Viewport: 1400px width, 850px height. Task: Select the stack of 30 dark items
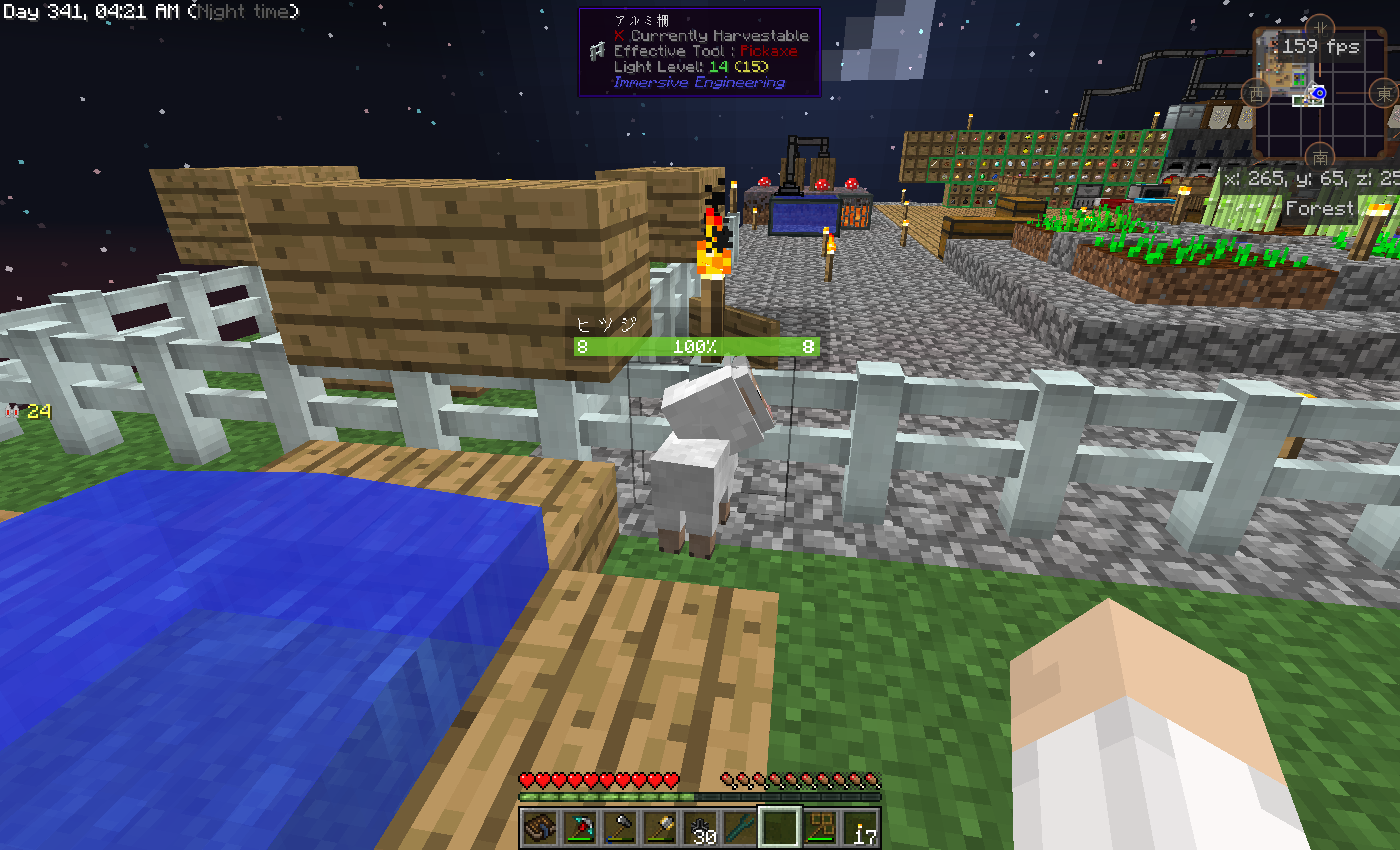701,828
